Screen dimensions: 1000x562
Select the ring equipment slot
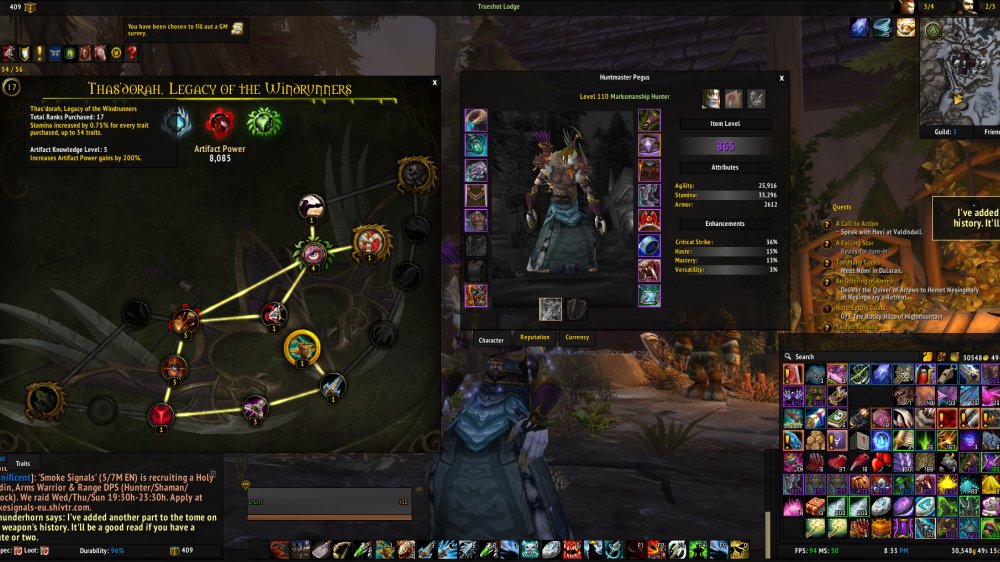(x=650, y=246)
